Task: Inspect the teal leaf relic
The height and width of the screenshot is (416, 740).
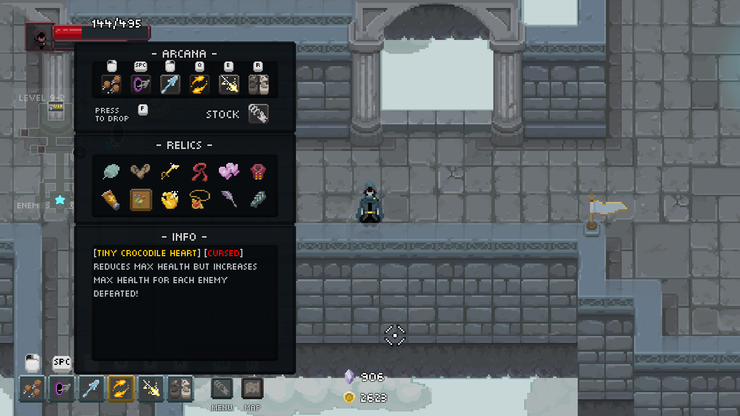Action: [111, 172]
